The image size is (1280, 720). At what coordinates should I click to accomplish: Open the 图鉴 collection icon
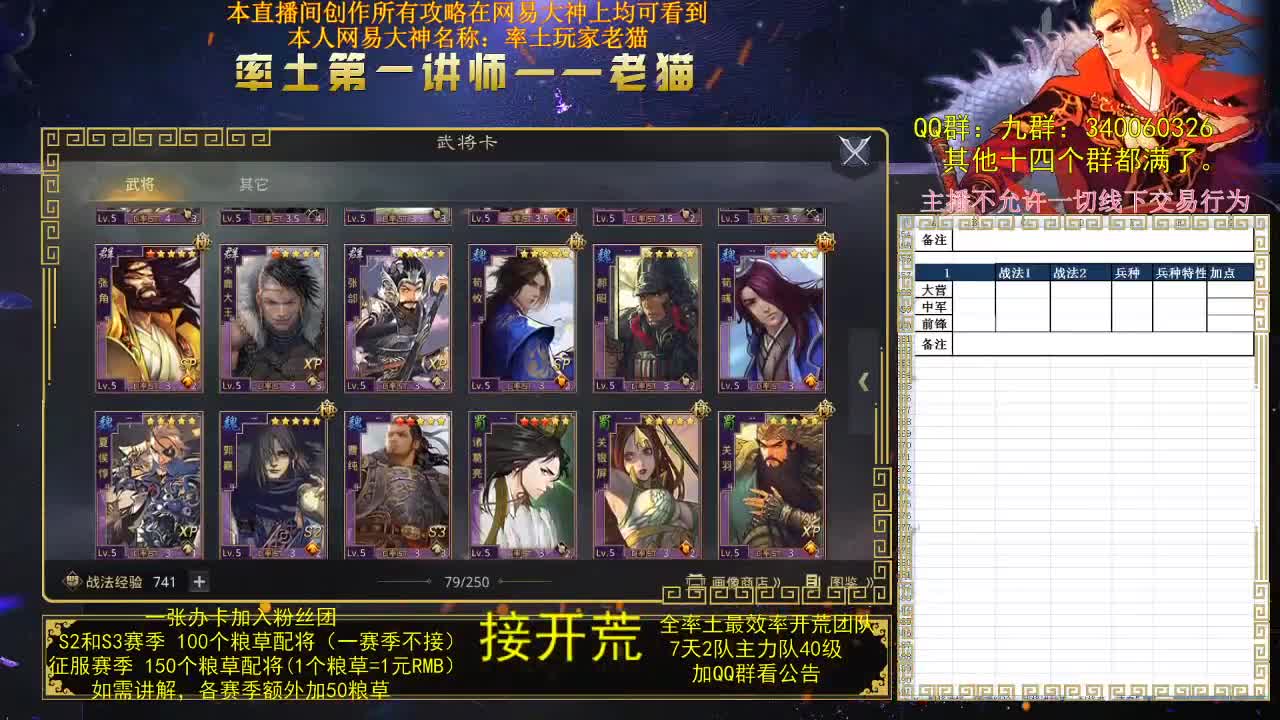pos(813,579)
